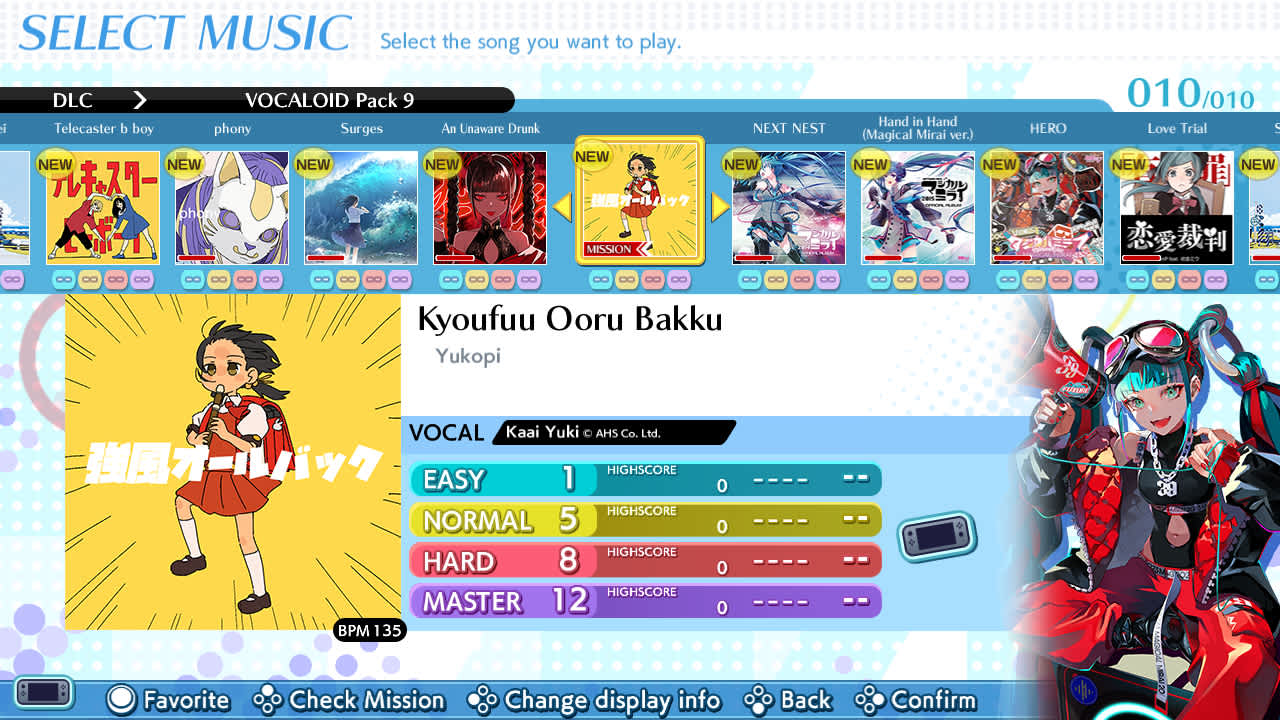
Task: Click the Kyoufuu Ooru Bakku album art
Action: tap(232, 462)
